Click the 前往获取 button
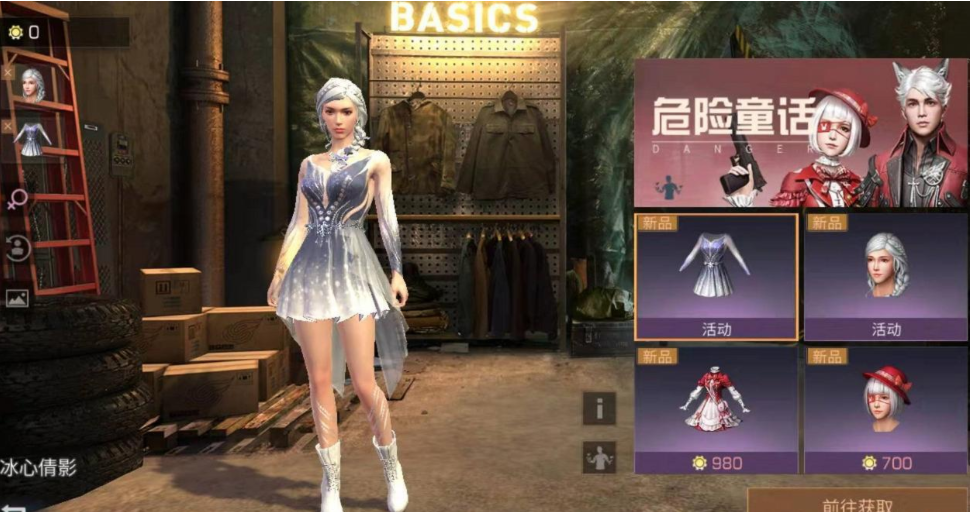The width and height of the screenshot is (971, 512). [x=858, y=503]
